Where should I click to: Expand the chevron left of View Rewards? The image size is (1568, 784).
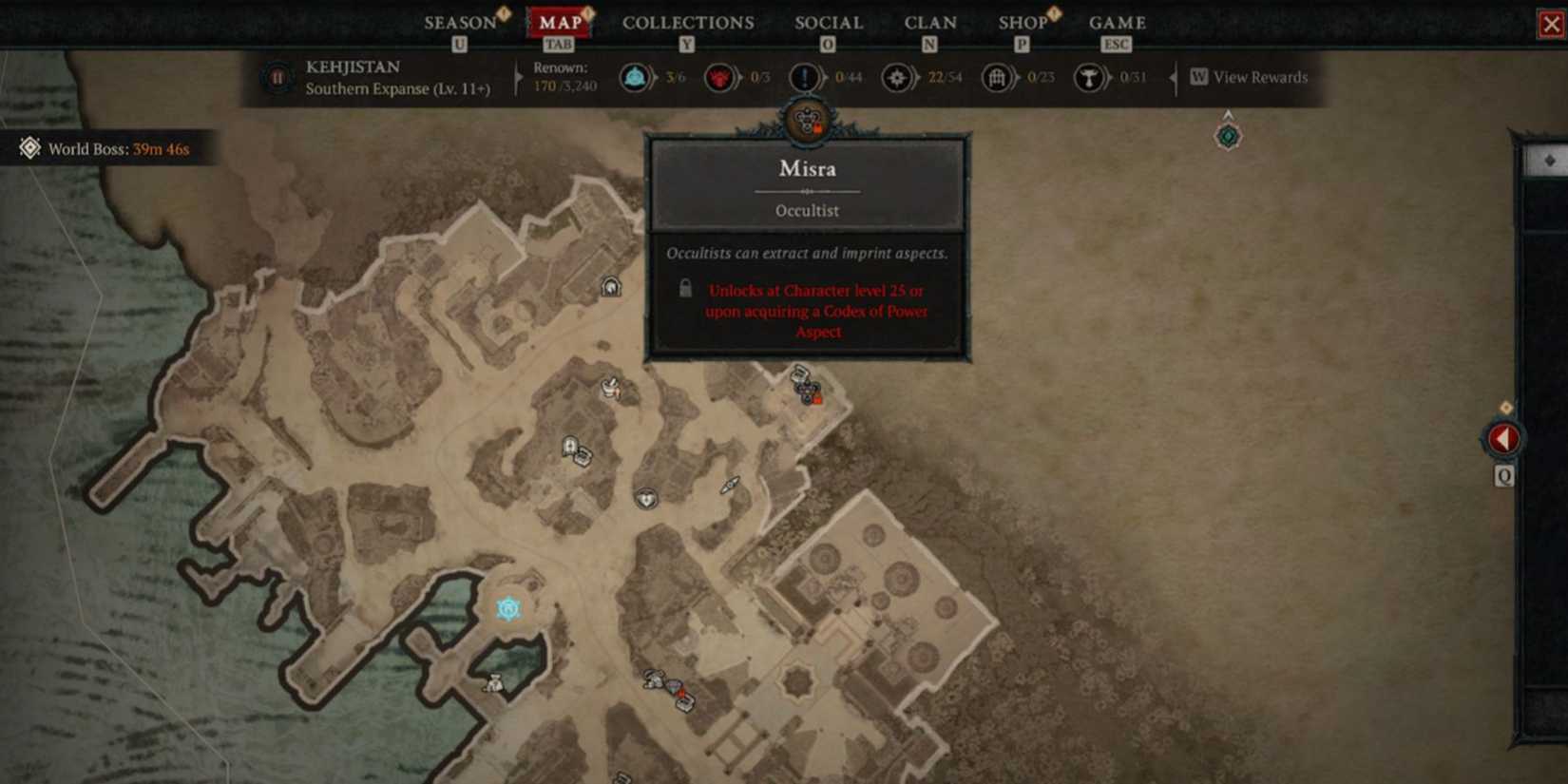1175,78
